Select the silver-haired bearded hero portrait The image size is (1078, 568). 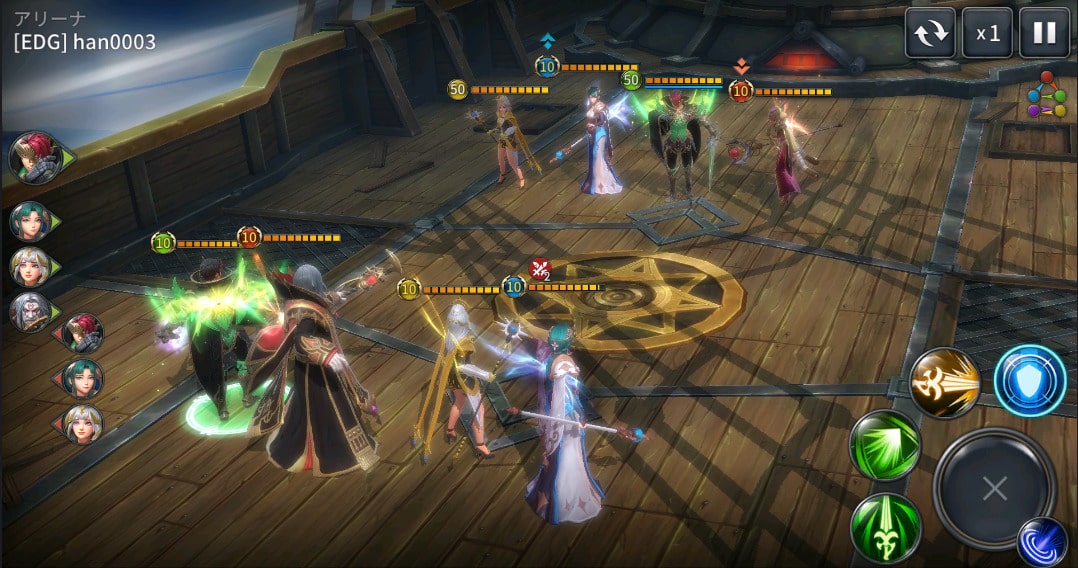(30, 312)
